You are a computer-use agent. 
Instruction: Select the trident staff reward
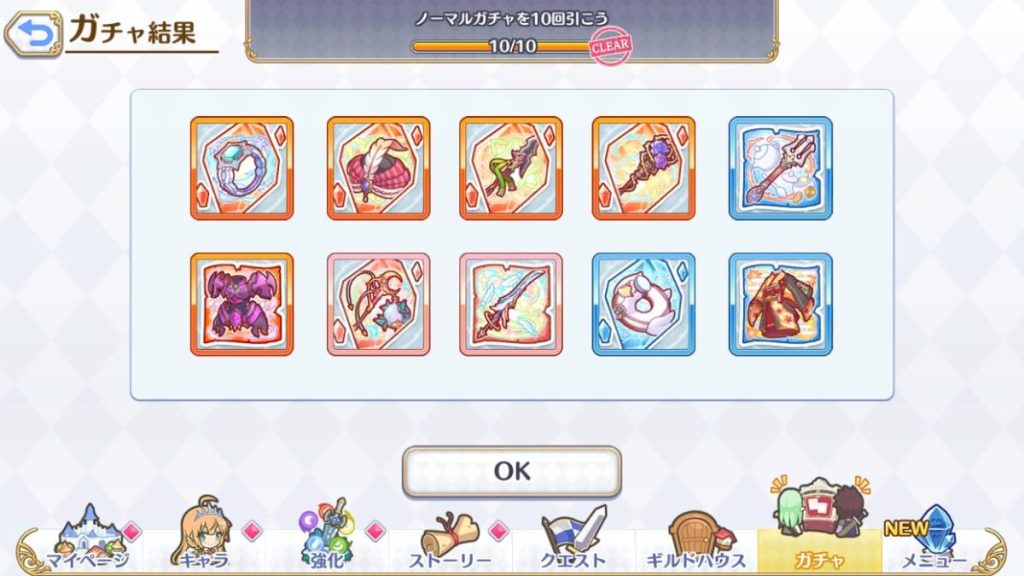point(780,168)
